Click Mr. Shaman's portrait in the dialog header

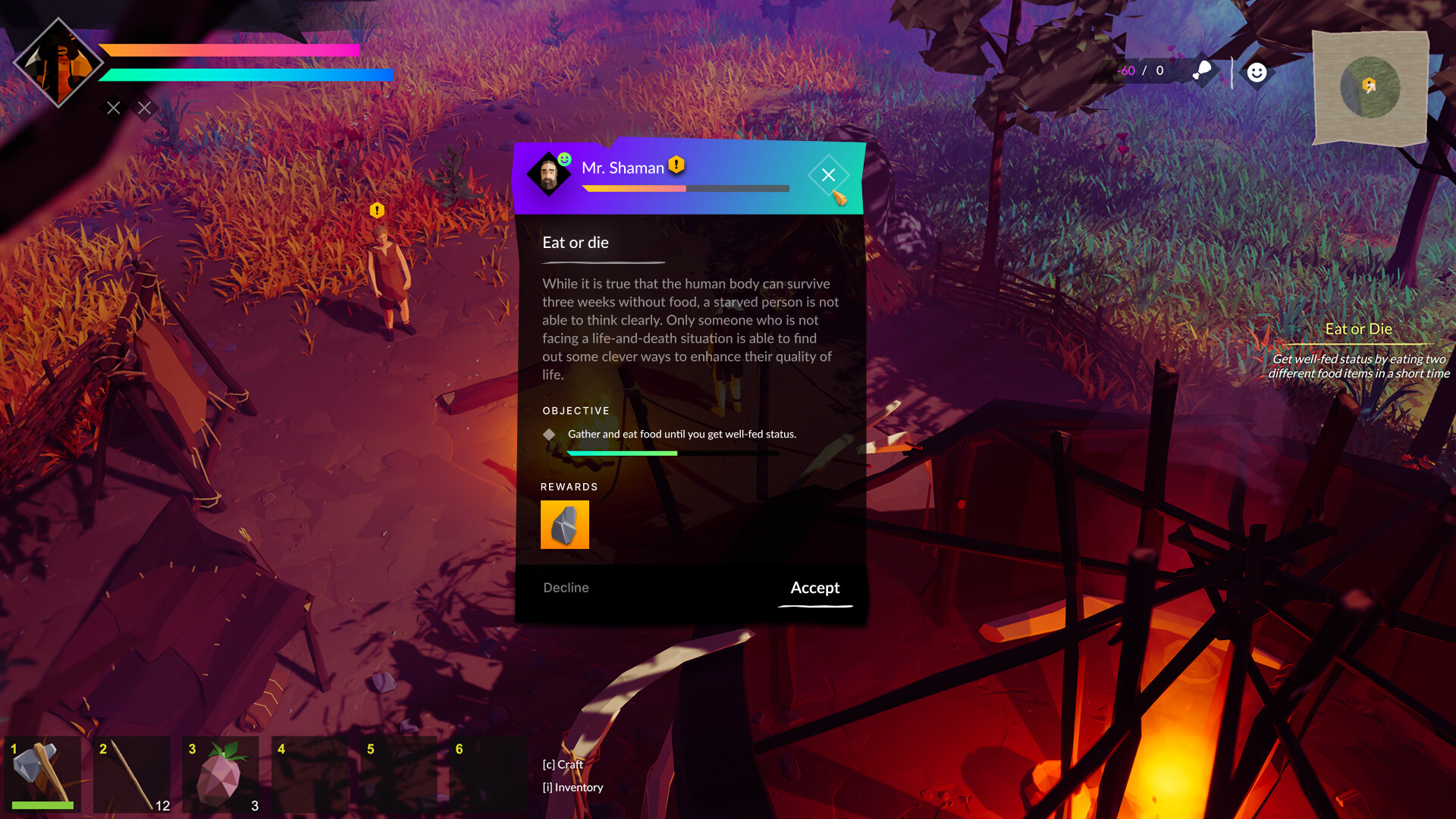[548, 174]
